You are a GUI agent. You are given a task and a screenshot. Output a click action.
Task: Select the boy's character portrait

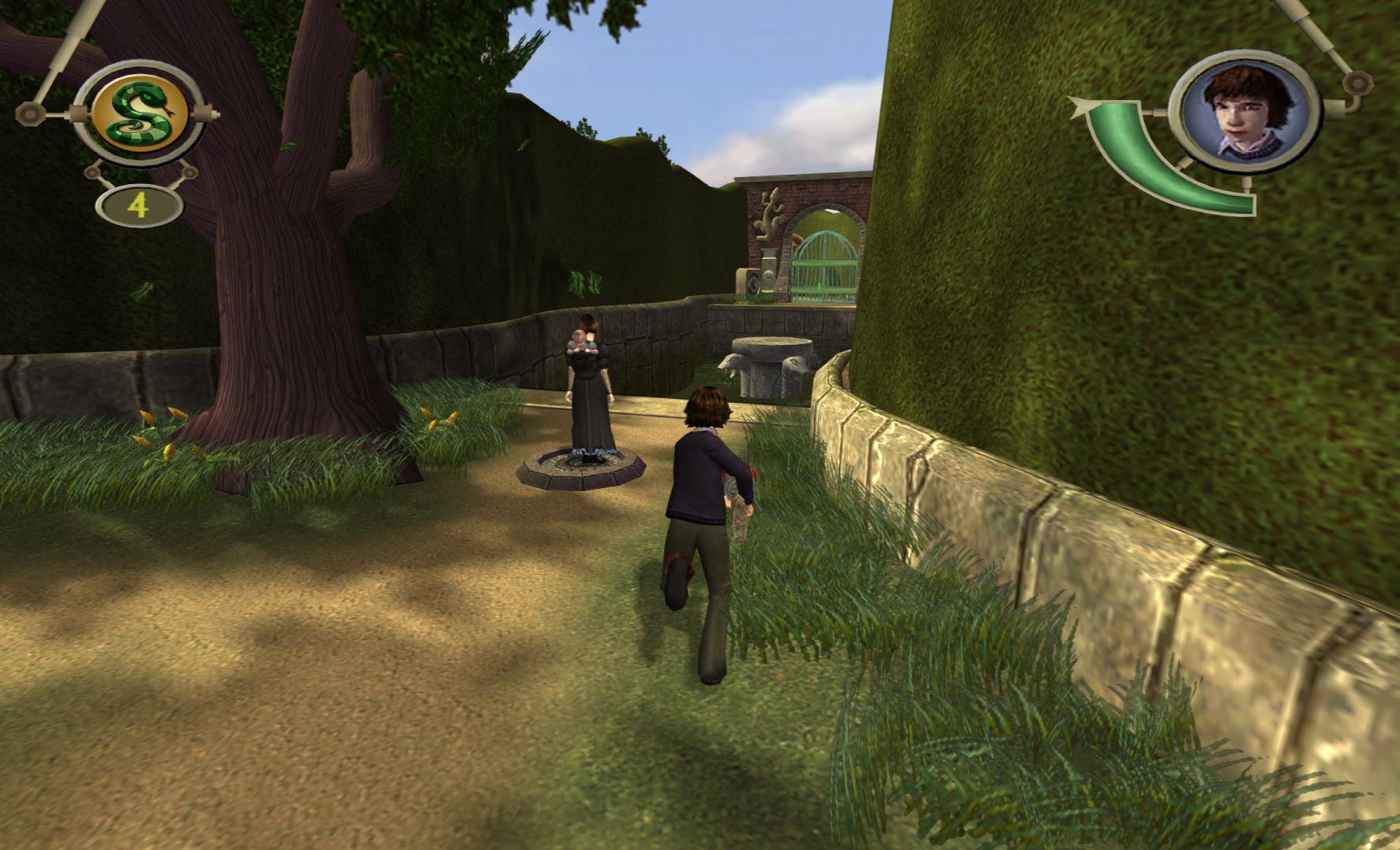1243,109
